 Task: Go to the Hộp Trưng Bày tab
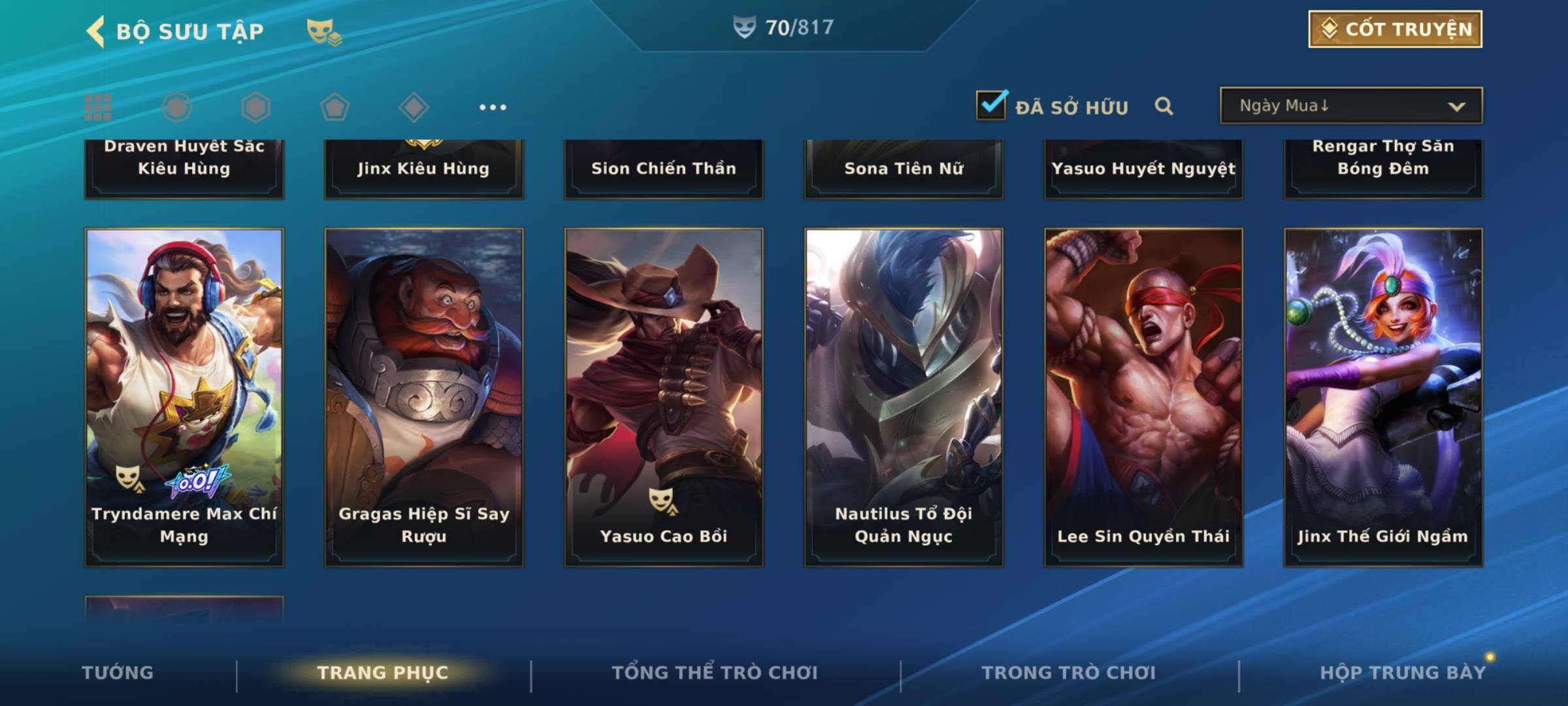pos(1403,673)
